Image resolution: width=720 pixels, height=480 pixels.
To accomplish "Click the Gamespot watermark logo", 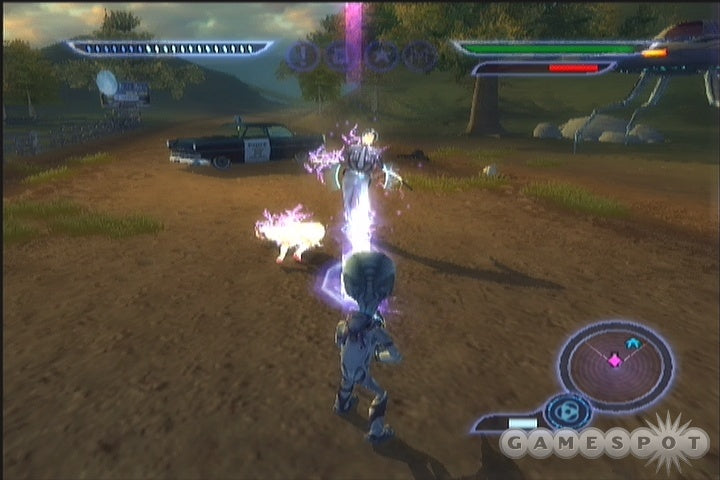I will click(605, 441).
